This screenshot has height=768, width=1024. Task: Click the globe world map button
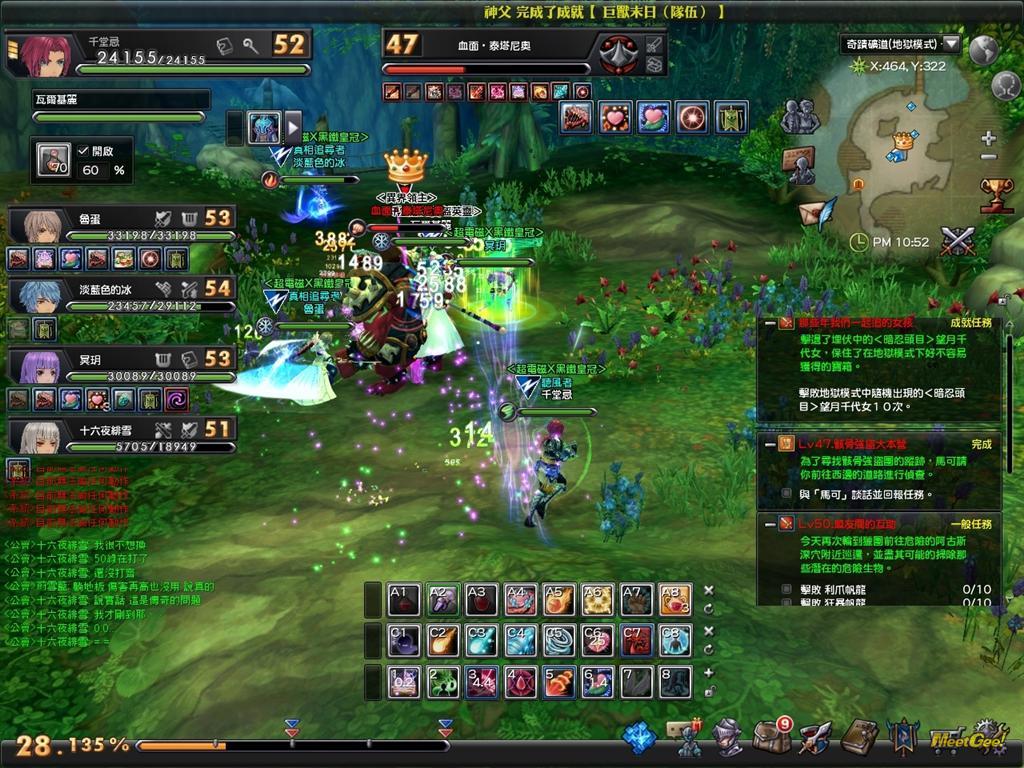click(984, 48)
